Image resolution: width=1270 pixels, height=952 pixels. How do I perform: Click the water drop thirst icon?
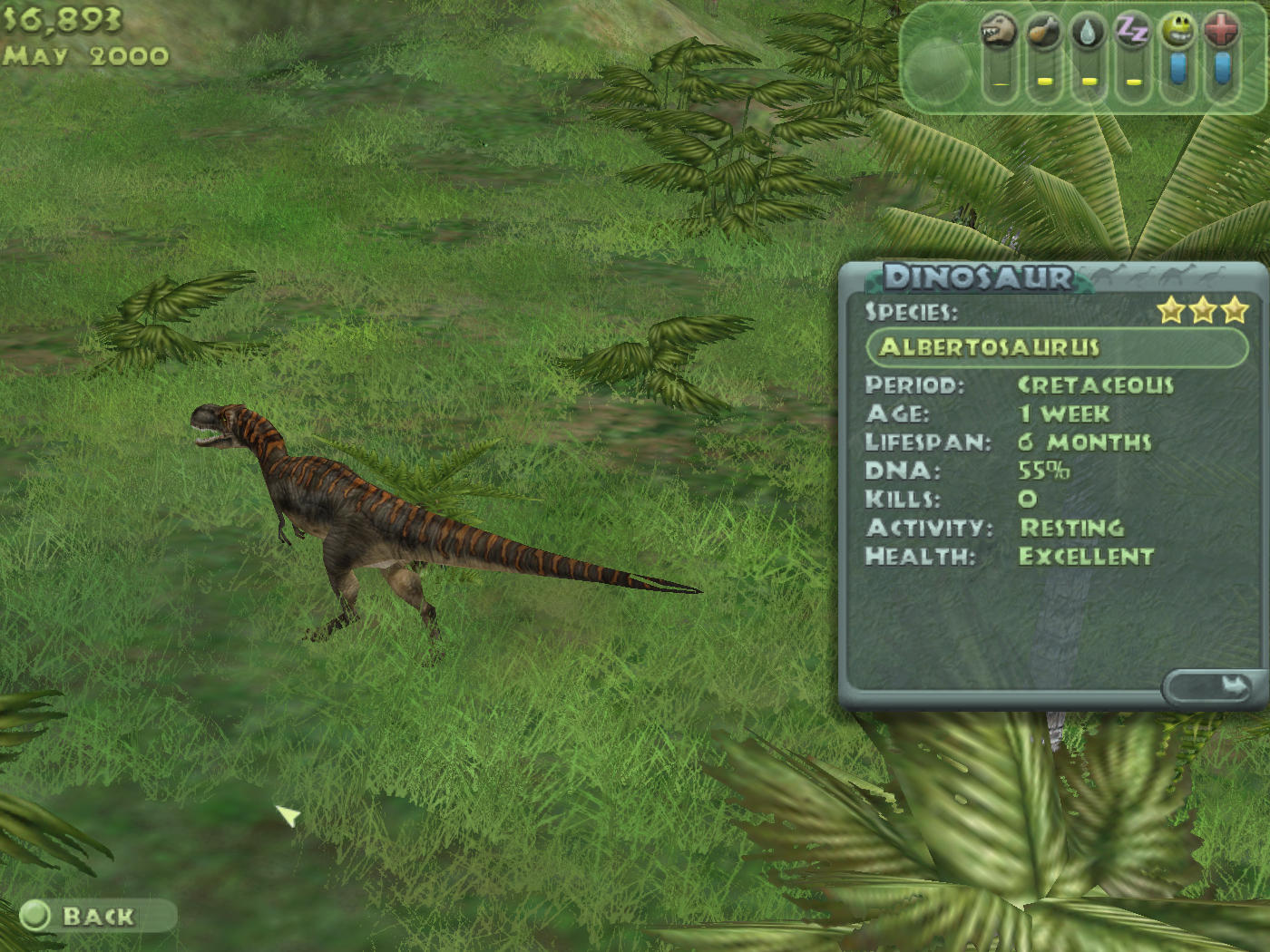pos(1088,32)
